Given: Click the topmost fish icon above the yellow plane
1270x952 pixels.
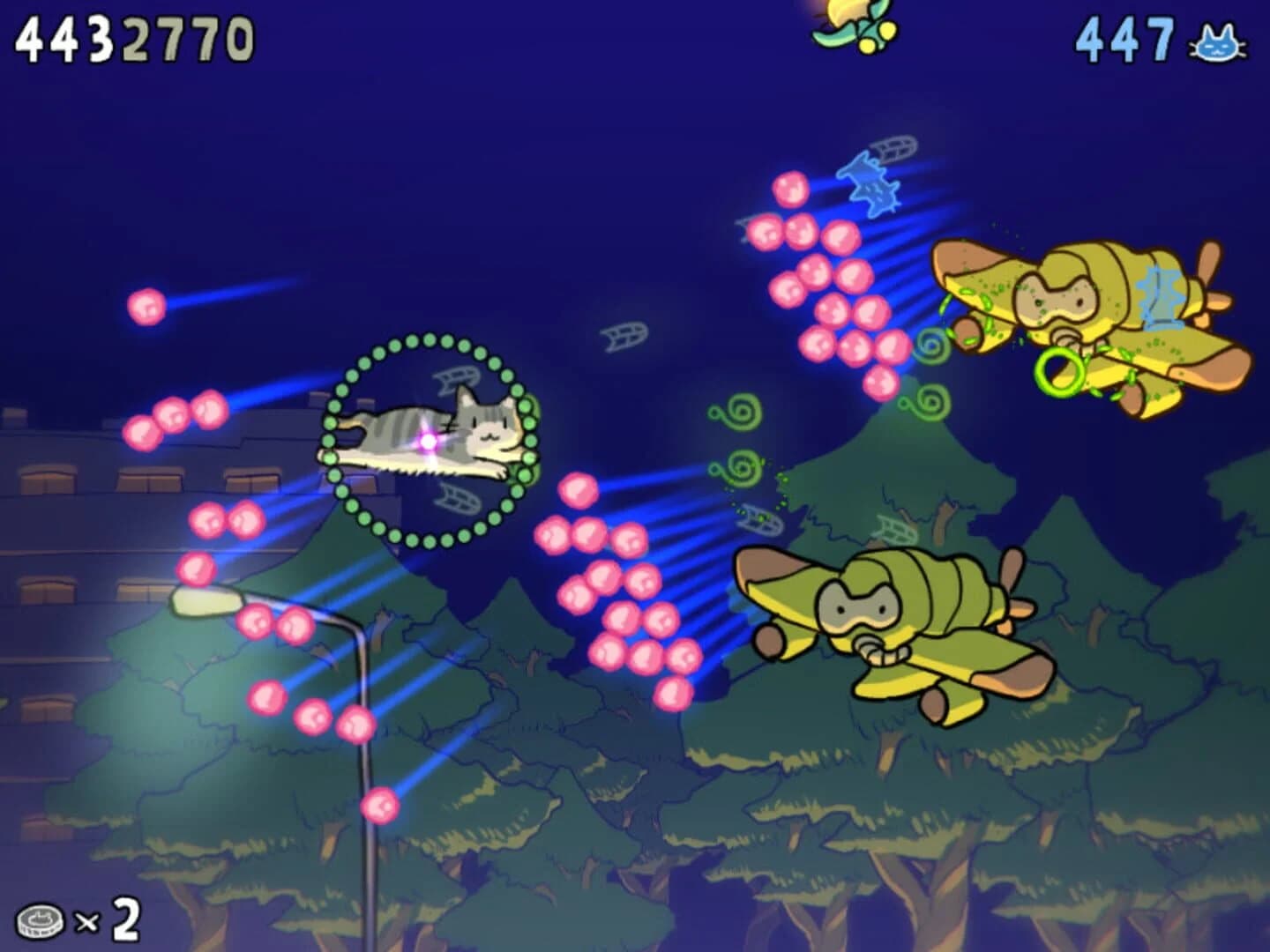Looking at the screenshot, I should click(x=893, y=146).
